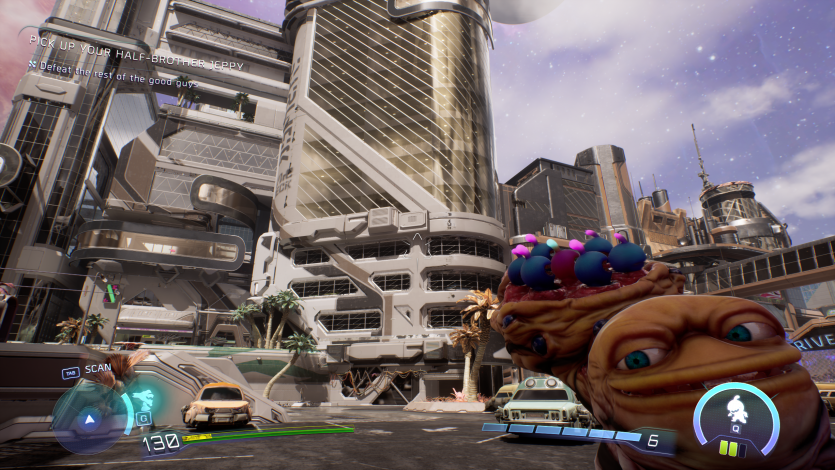Activate the glowing cyan creature ability icon

[x=142, y=400]
